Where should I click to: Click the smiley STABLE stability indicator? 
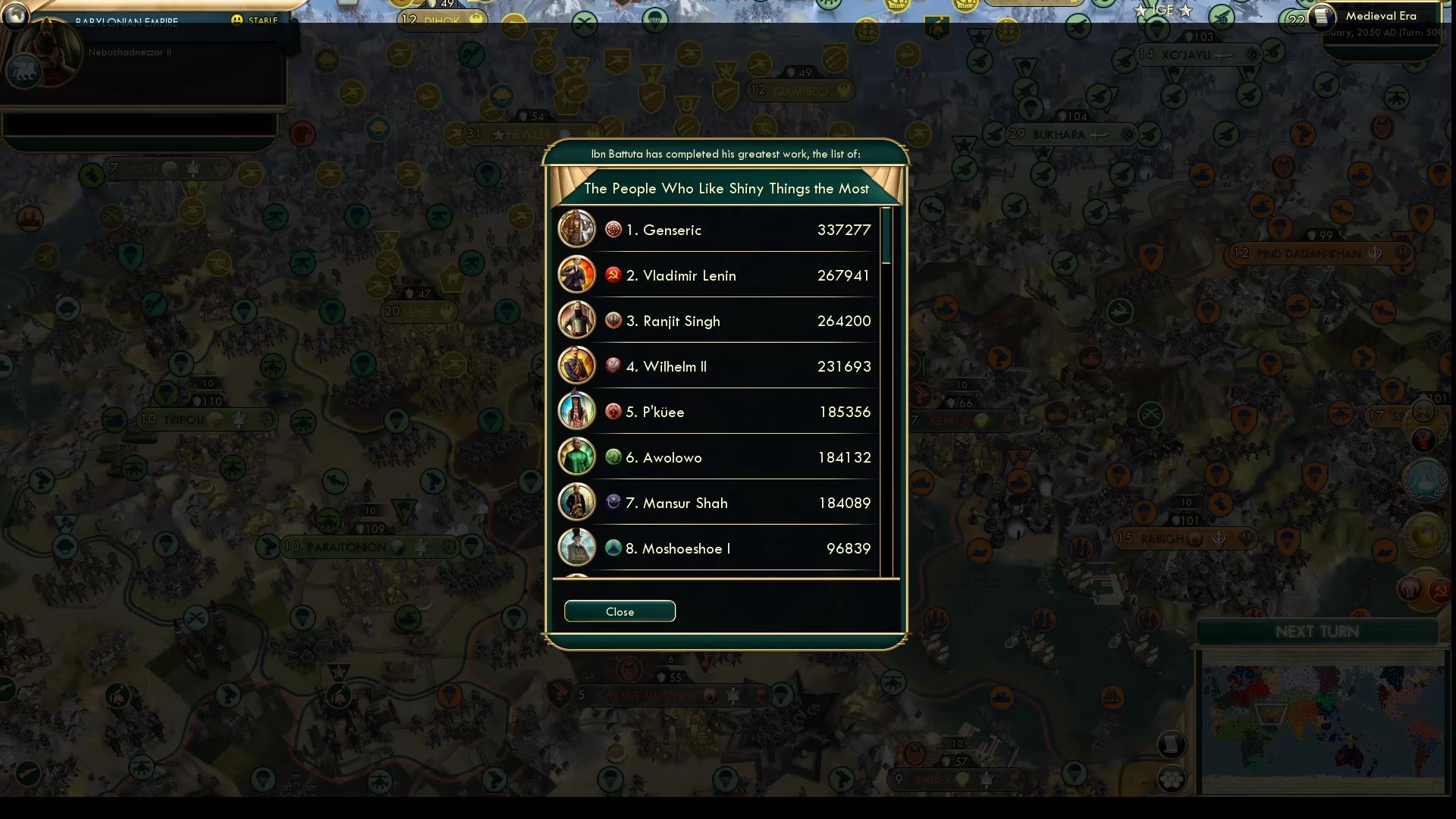pyautogui.click(x=238, y=20)
